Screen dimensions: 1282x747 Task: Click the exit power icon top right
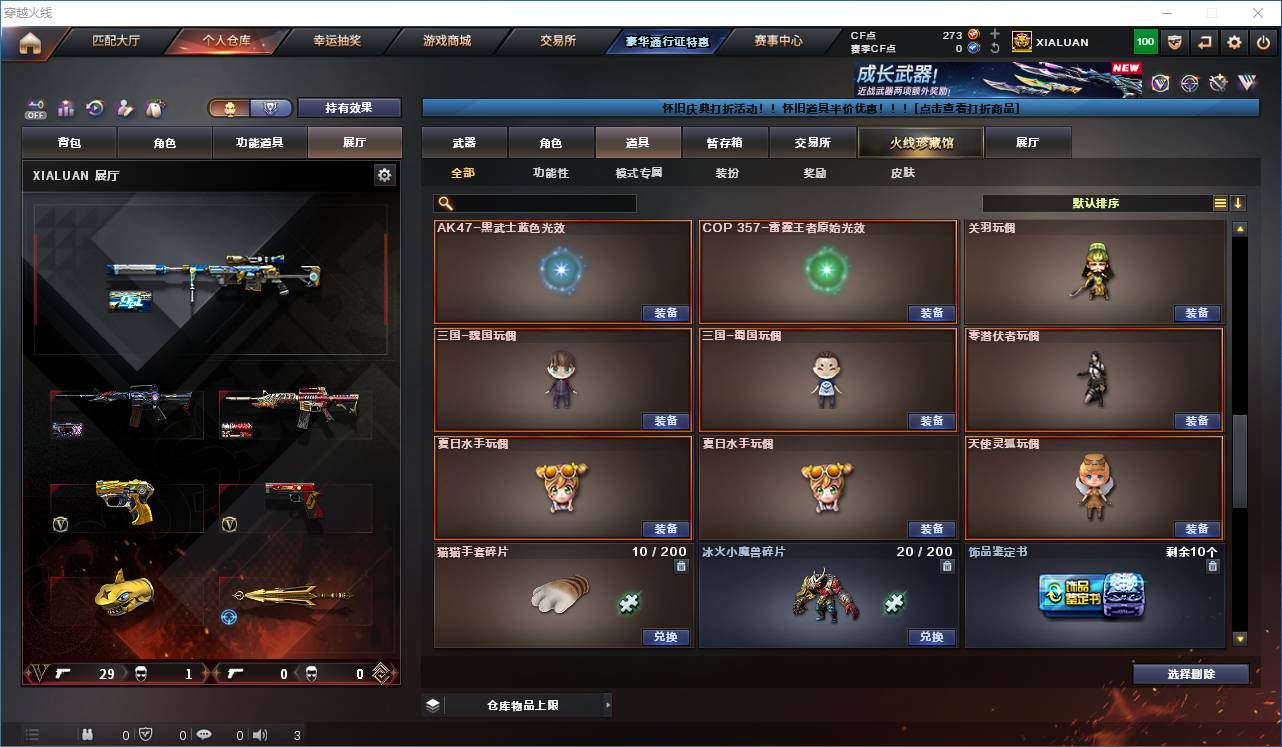pos(1262,41)
